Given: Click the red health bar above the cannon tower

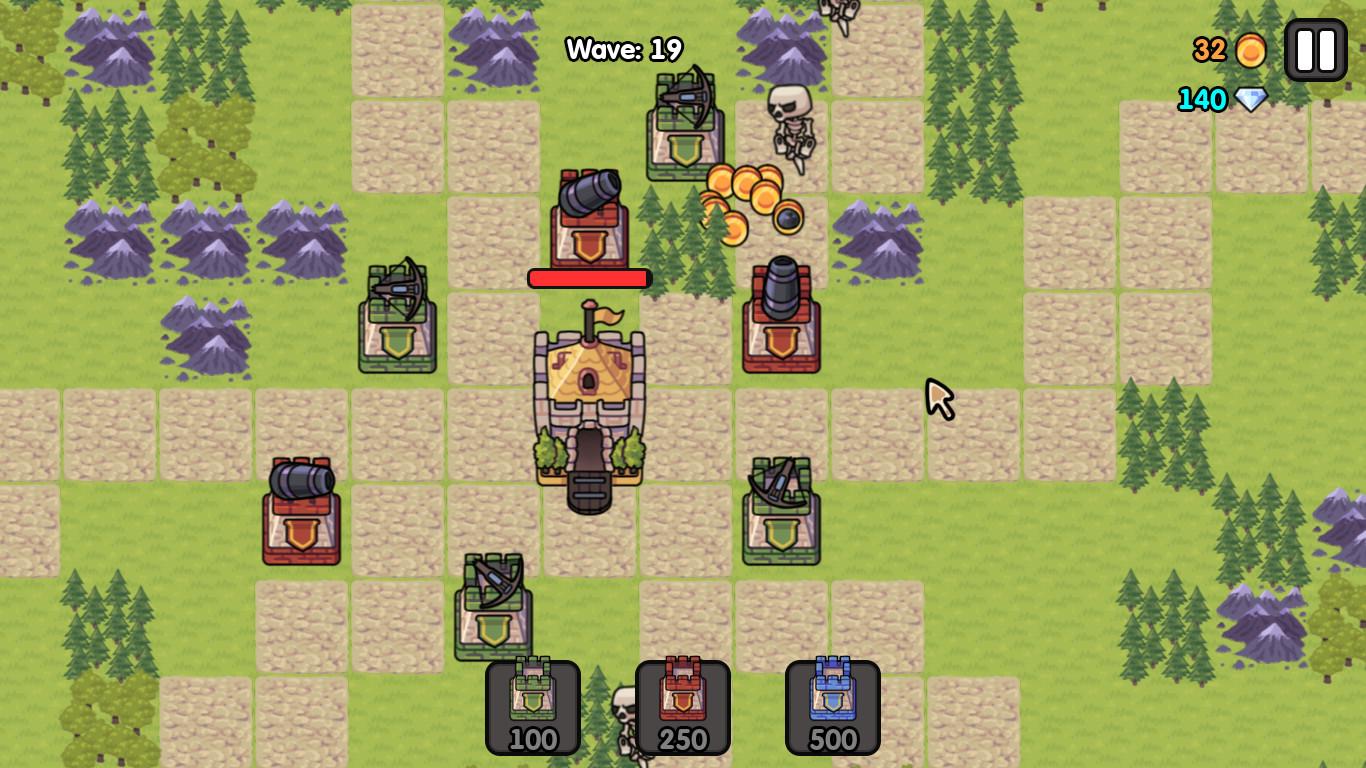Looking at the screenshot, I should pos(590,279).
